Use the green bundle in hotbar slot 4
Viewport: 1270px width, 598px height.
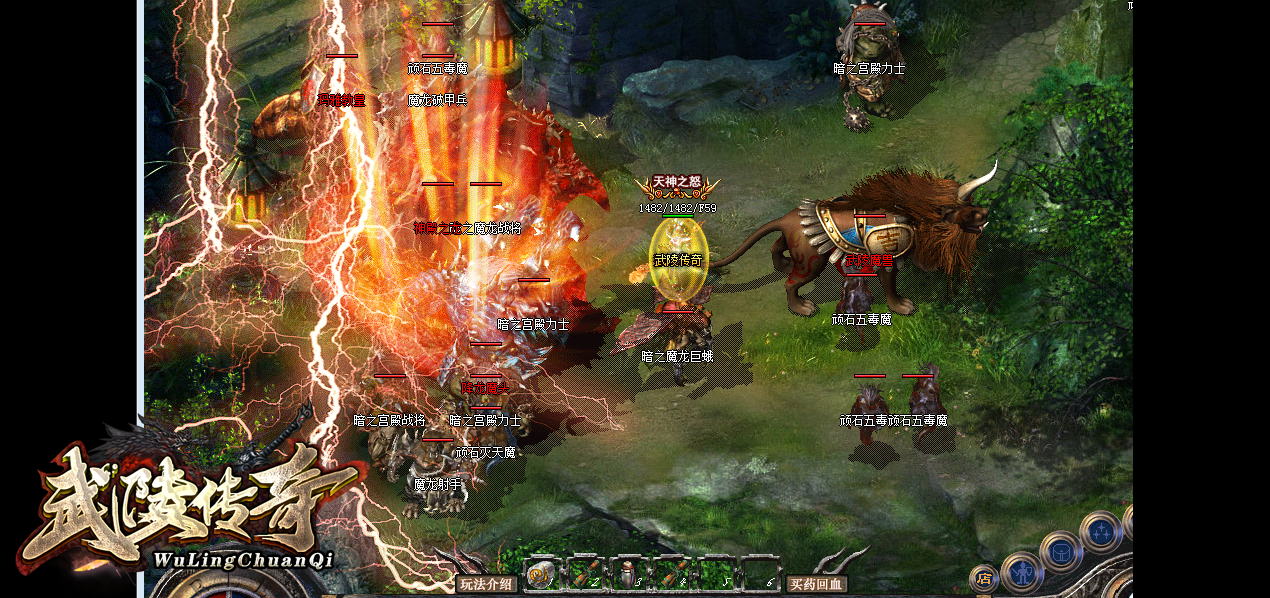[671, 575]
